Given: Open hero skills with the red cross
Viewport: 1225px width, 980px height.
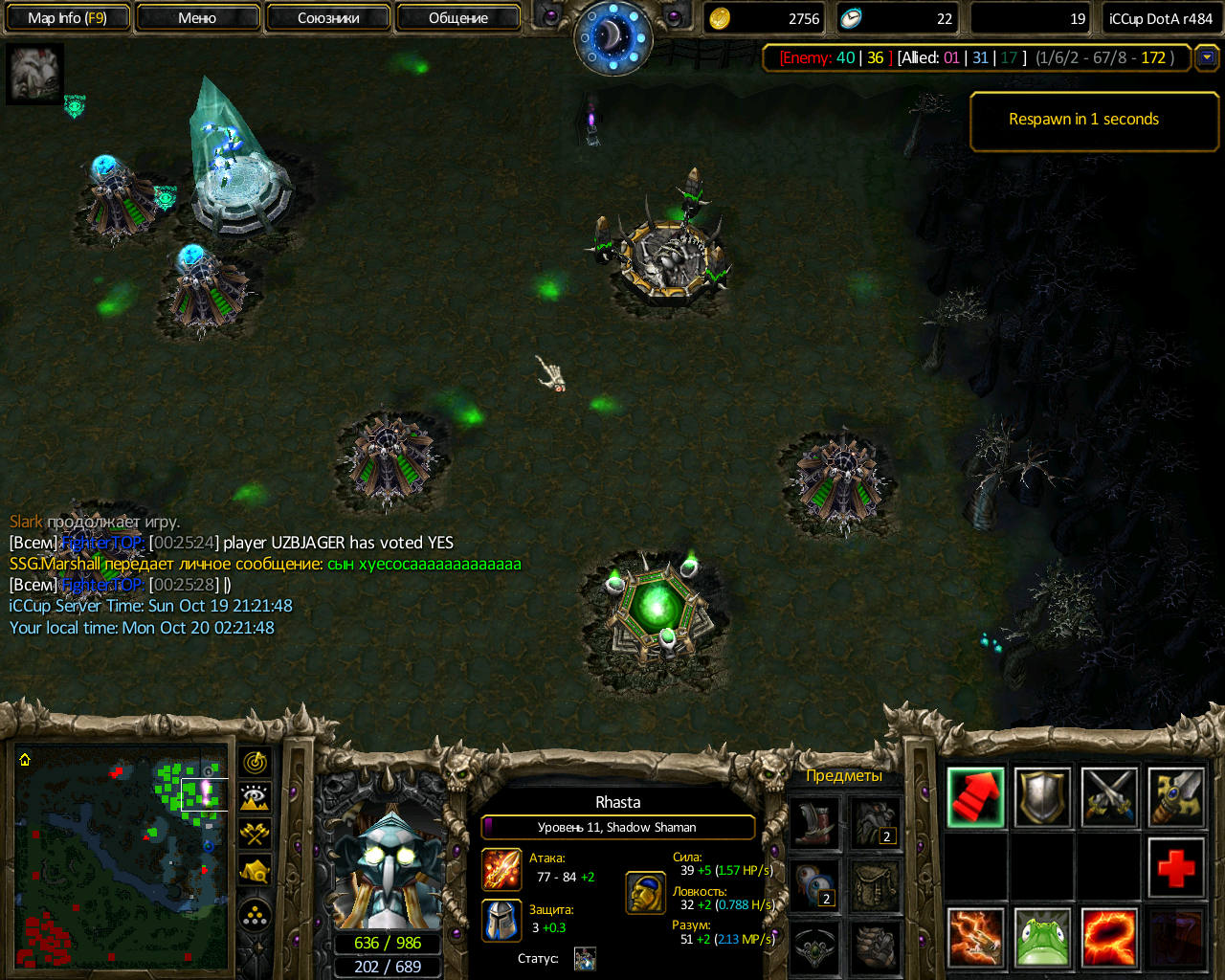Looking at the screenshot, I should point(1176,868).
